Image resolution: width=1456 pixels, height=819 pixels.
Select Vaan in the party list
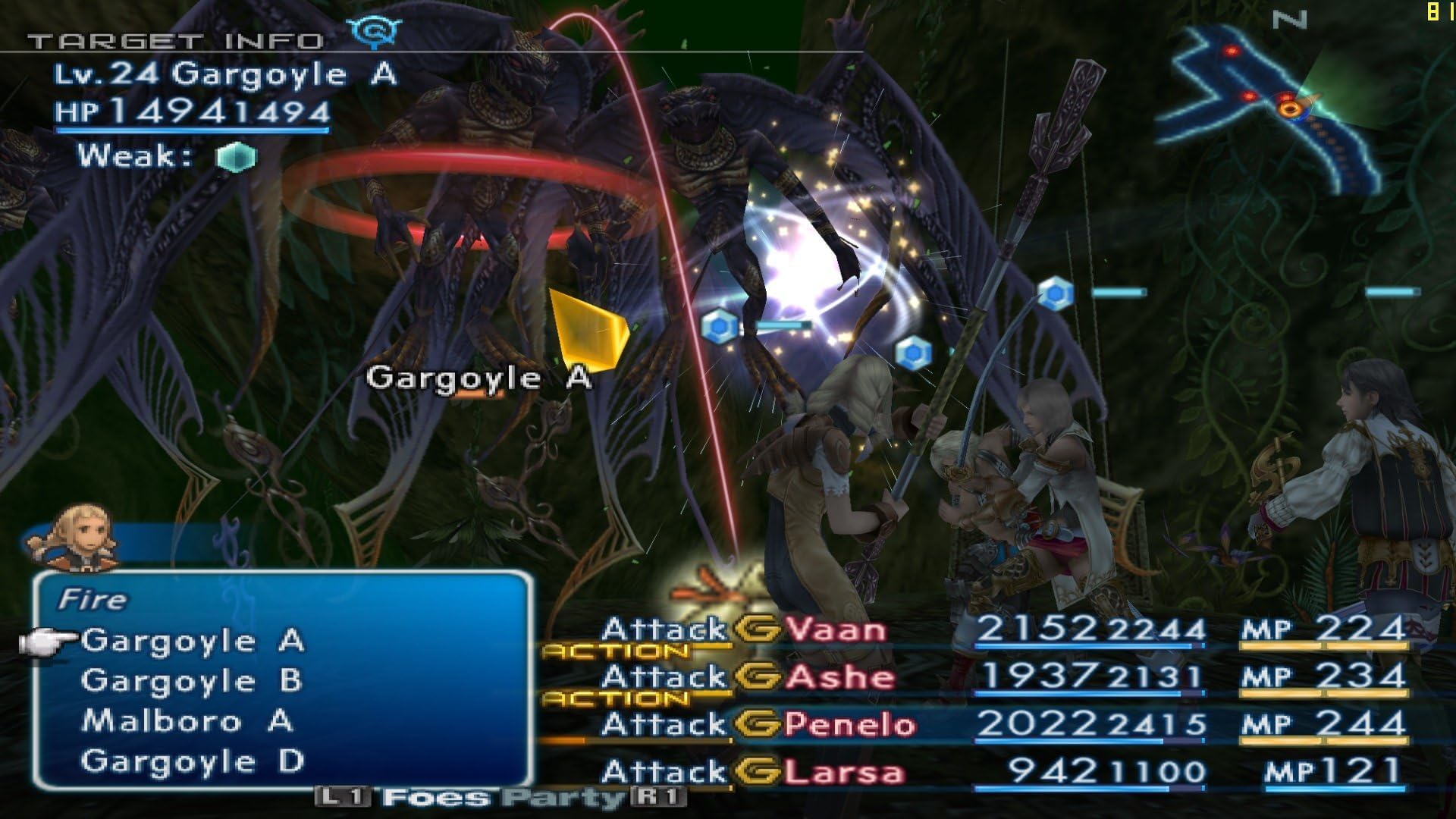pos(834,629)
